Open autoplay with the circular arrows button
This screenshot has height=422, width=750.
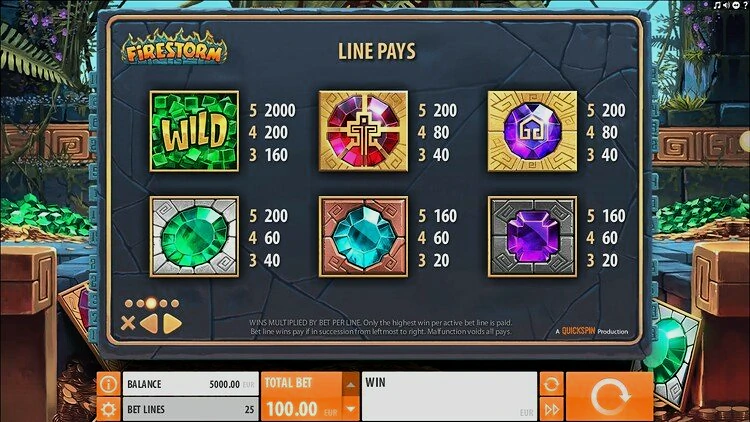click(551, 384)
